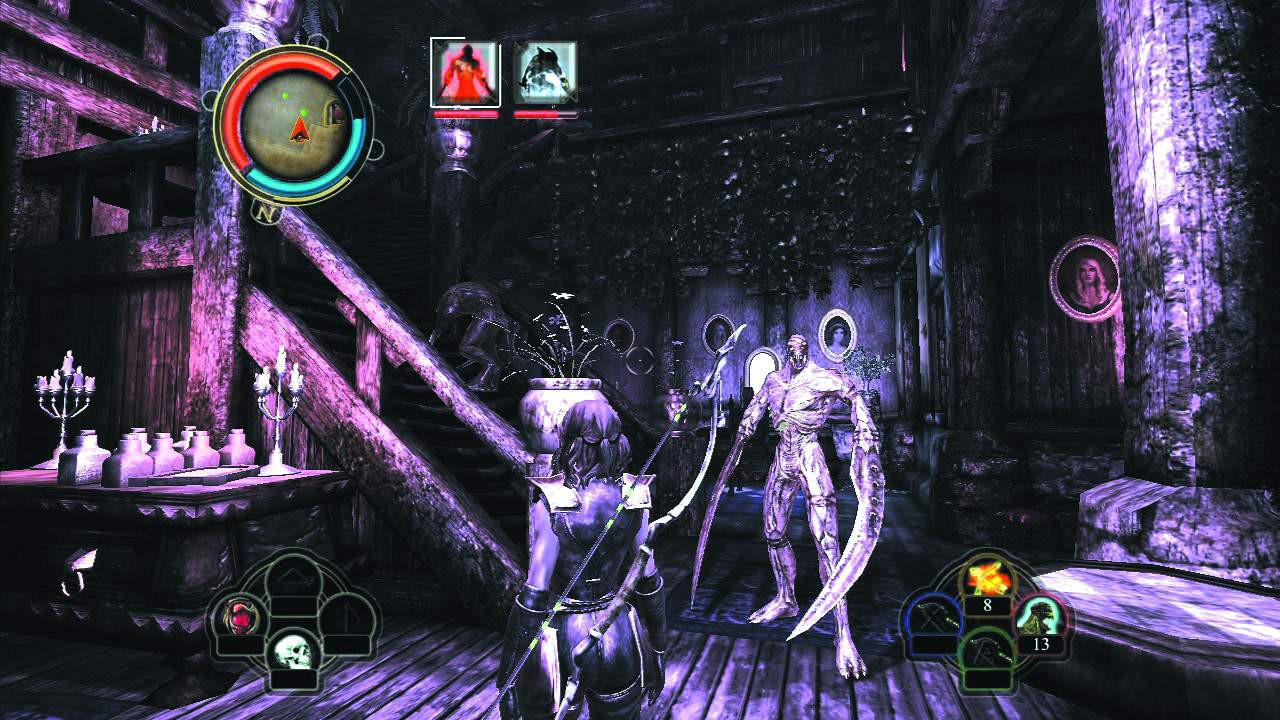Select the blue crossbow in the weapon wheel
1280x720 pixels.
pos(935,615)
